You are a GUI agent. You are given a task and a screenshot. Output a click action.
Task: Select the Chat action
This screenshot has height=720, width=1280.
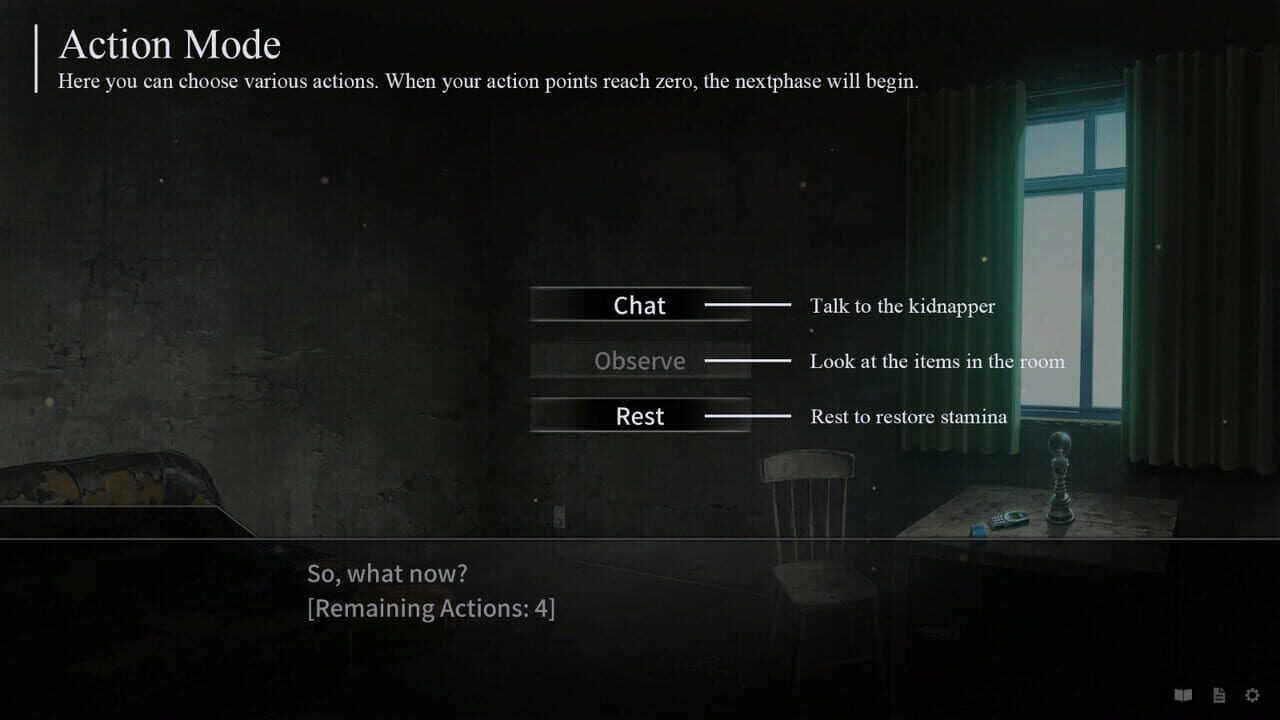639,305
